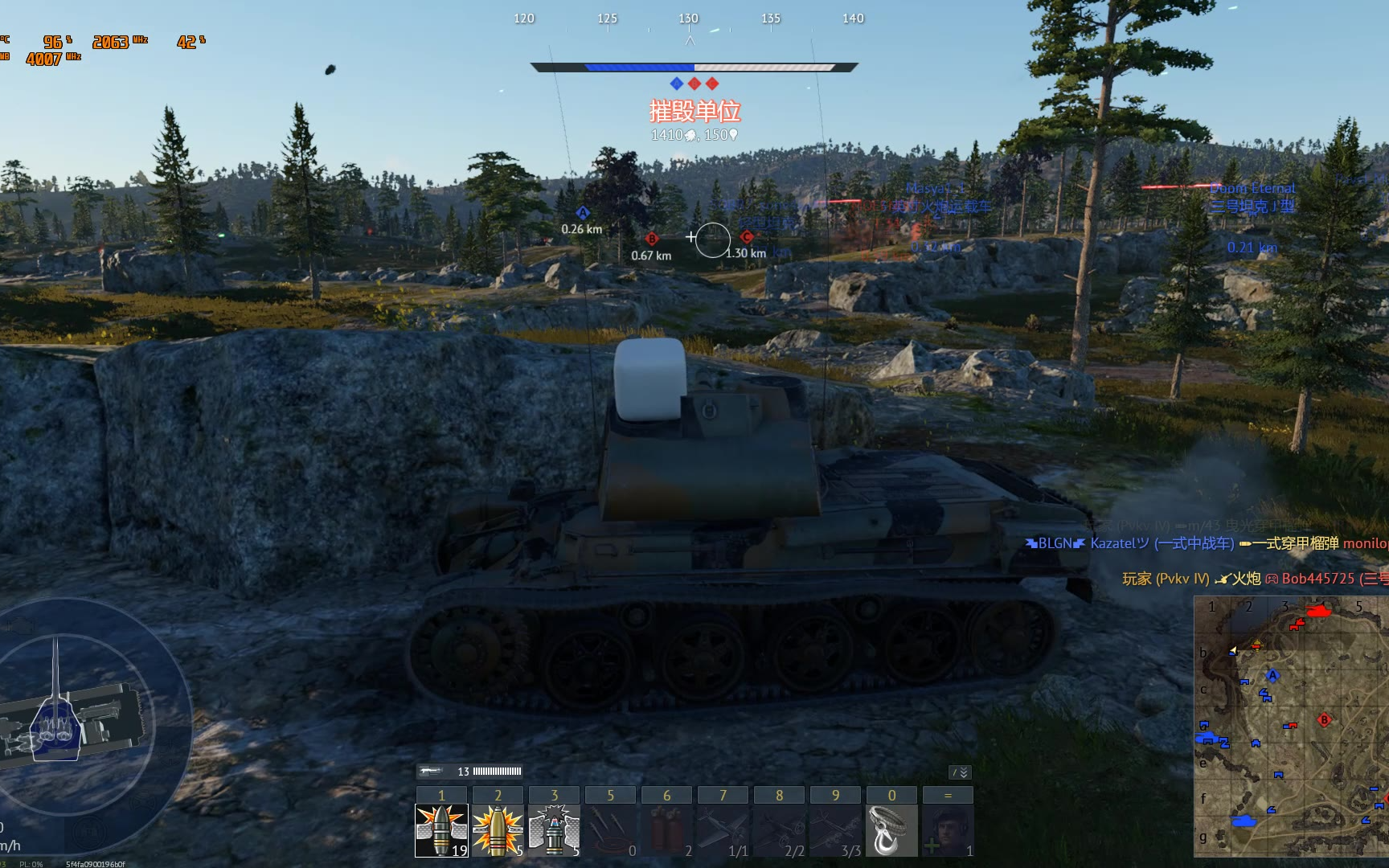Viewport: 1389px width, 868px height.
Task: Click capture point B on the minimap
Action: pyautogui.click(x=1324, y=719)
